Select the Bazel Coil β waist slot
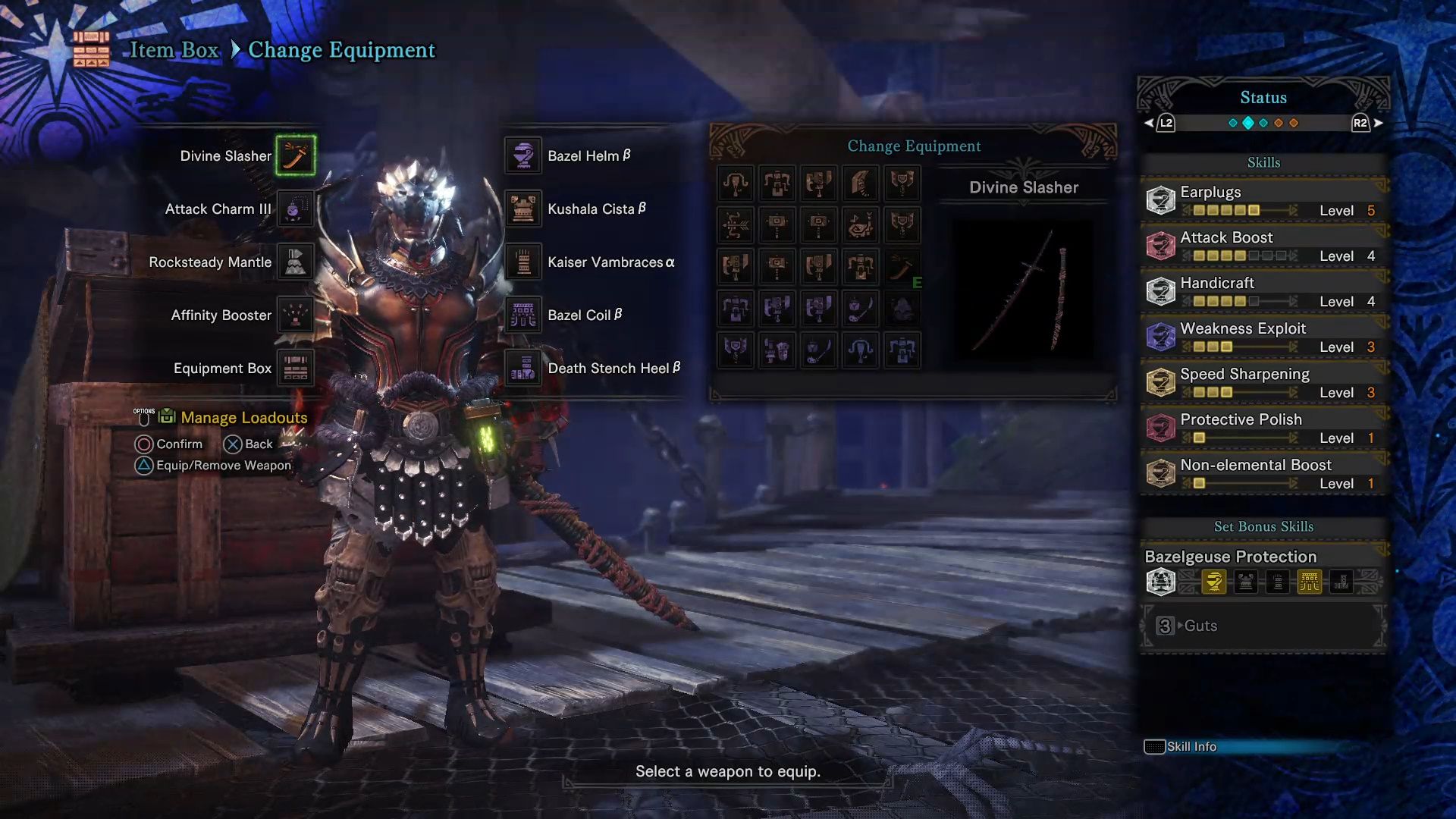The image size is (1456, 819). 523,315
